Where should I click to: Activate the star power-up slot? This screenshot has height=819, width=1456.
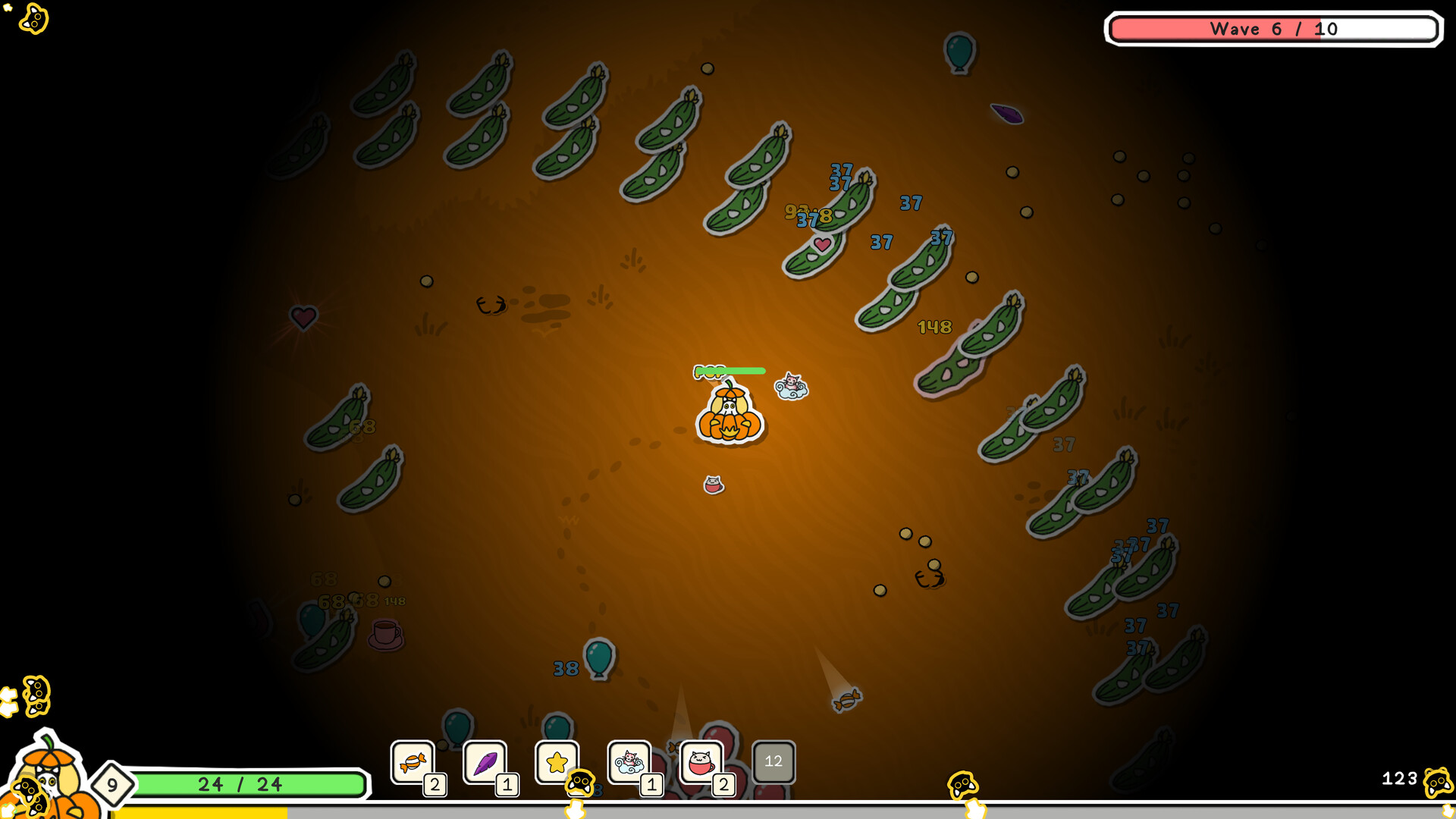click(x=556, y=762)
